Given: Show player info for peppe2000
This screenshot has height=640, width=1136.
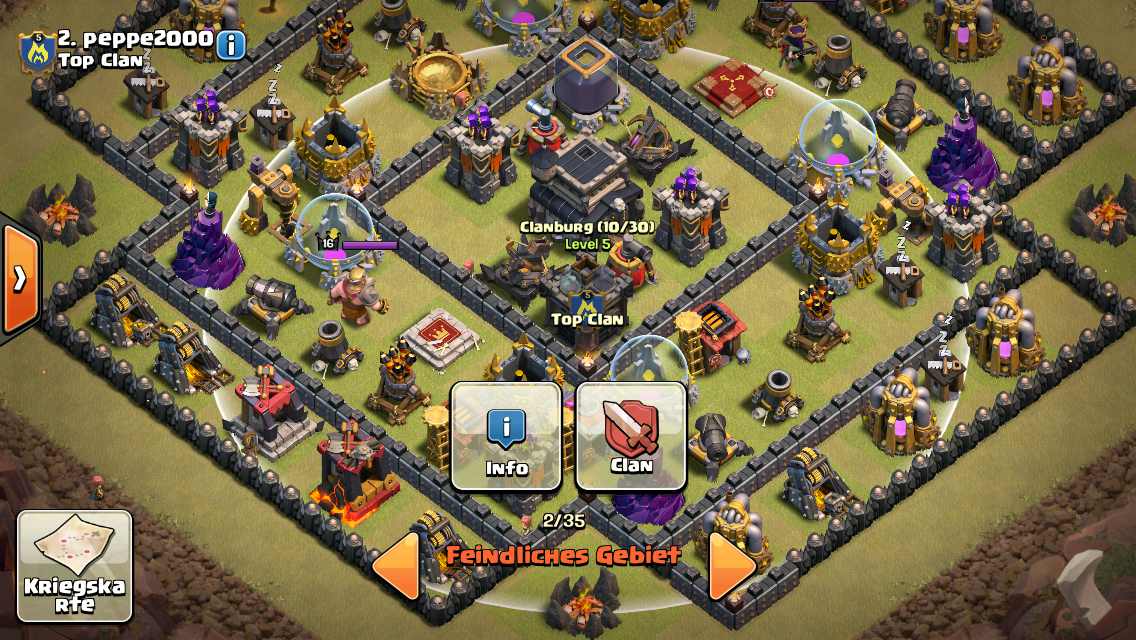Looking at the screenshot, I should pos(231,44).
